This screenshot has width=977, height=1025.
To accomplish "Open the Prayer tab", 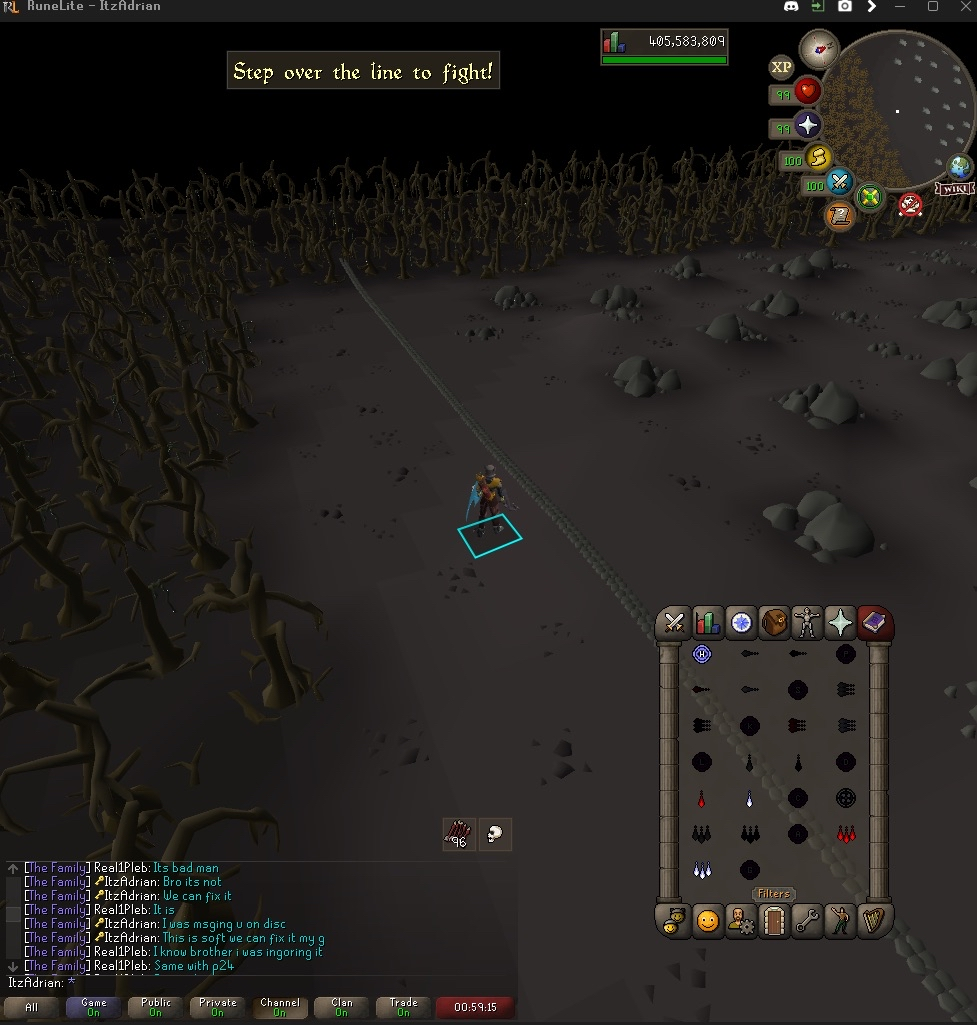I will tap(841, 624).
